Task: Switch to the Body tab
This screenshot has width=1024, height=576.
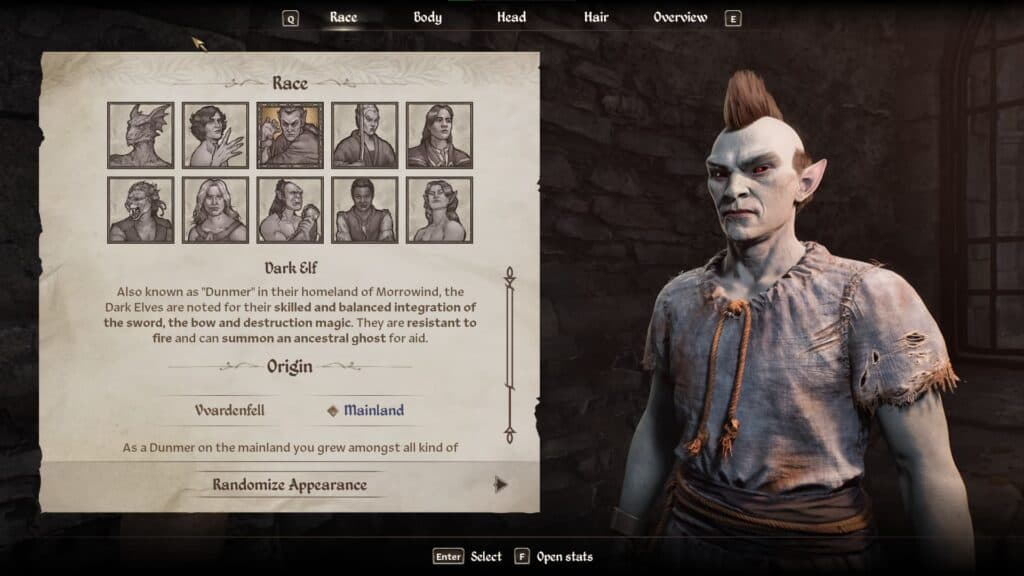Action: coord(427,17)
